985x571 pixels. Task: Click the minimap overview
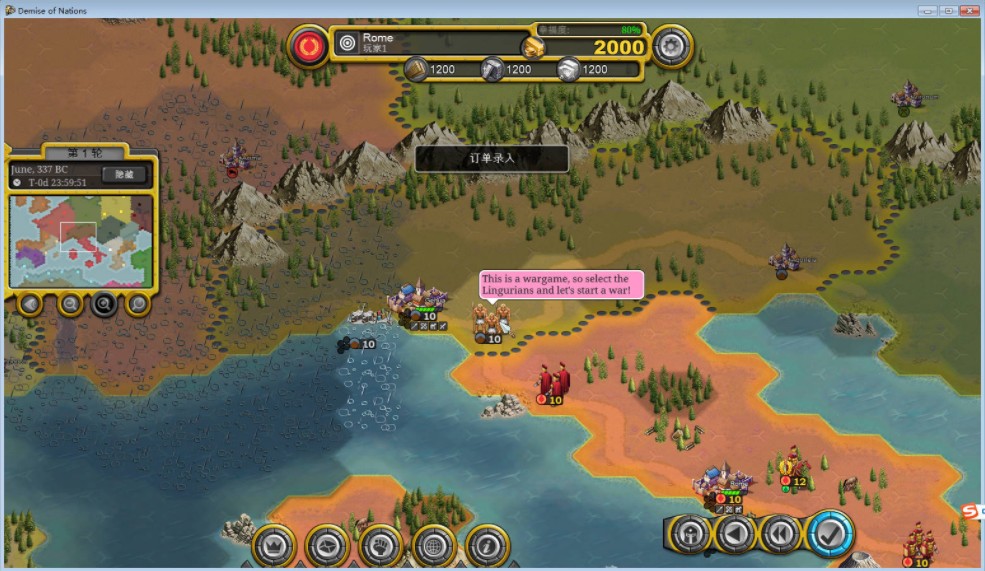point(81,240)
